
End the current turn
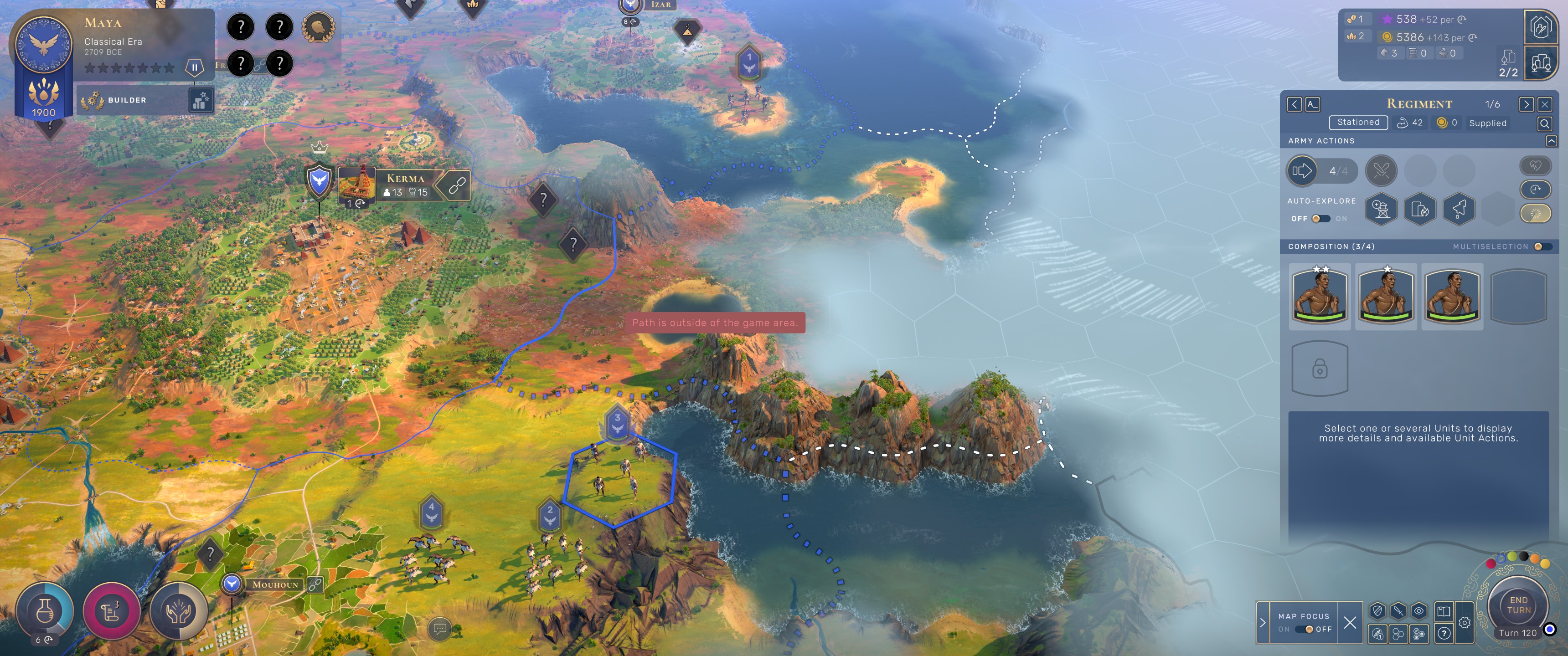[x=1518, y=605]
